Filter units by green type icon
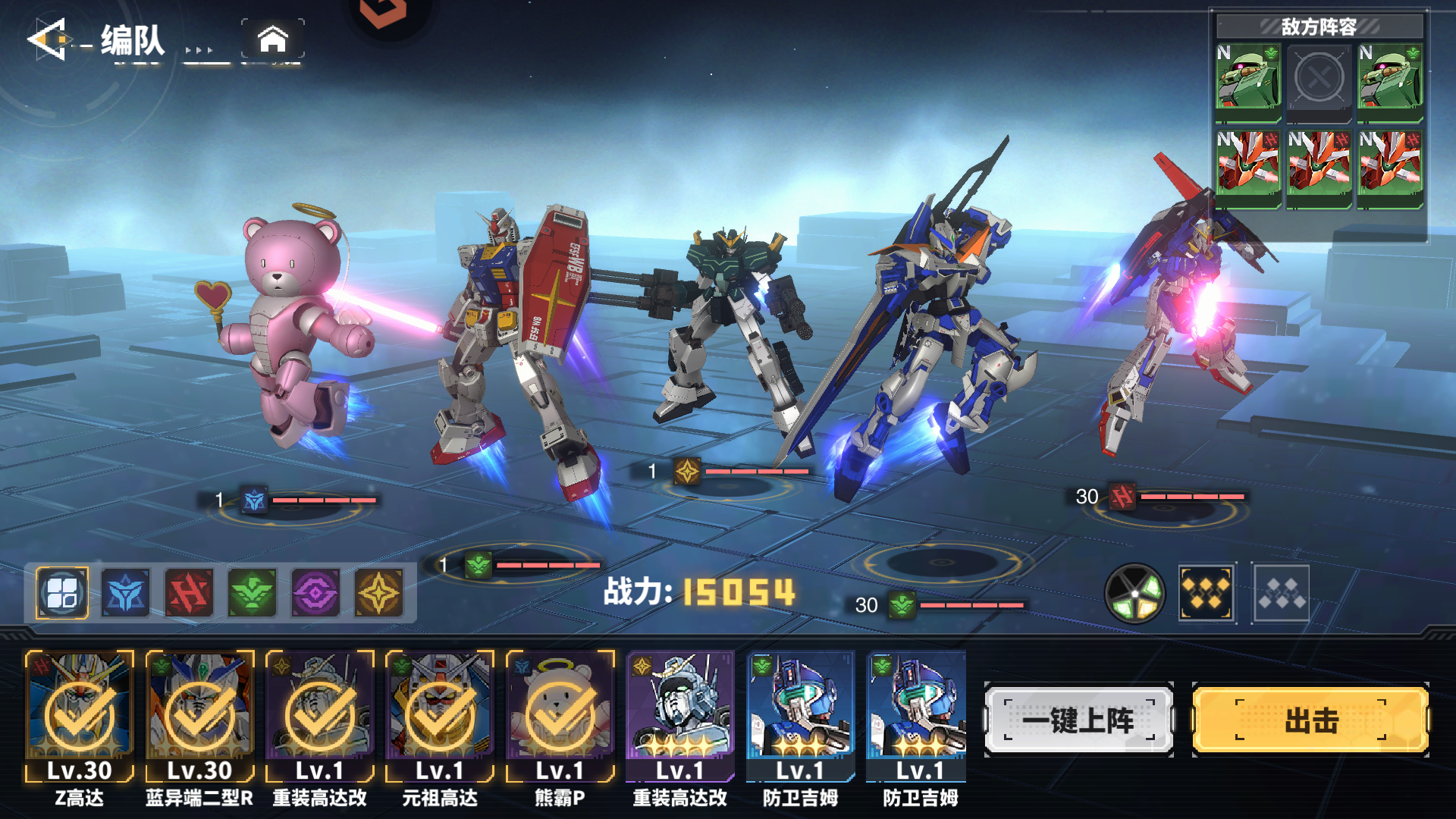 coord(253,593)
